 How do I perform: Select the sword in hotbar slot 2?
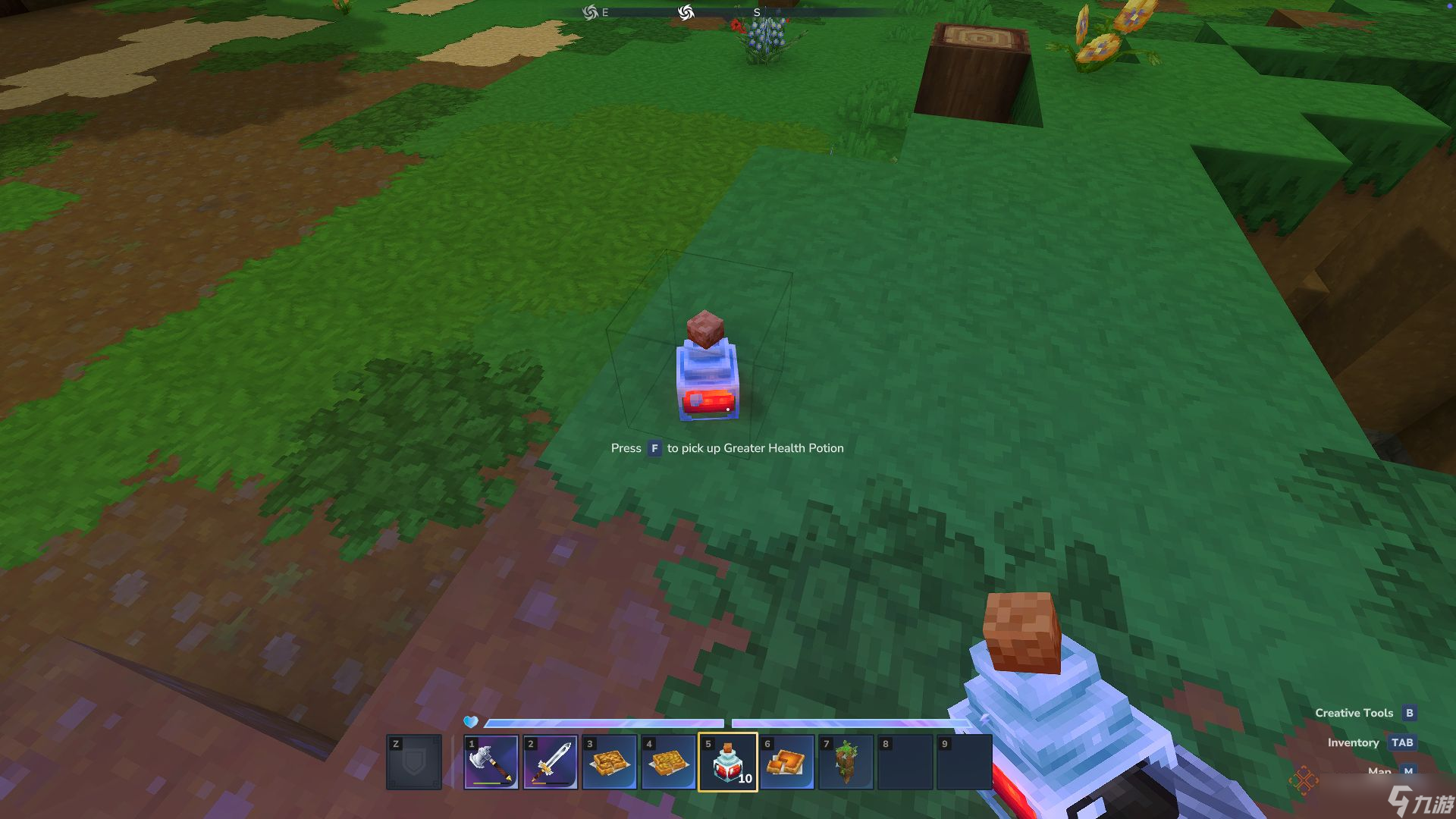point(550,761)
